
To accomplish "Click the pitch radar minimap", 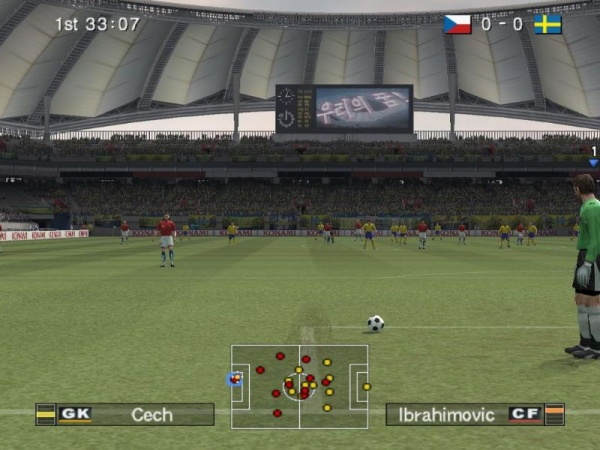I will tap(299, 386).
